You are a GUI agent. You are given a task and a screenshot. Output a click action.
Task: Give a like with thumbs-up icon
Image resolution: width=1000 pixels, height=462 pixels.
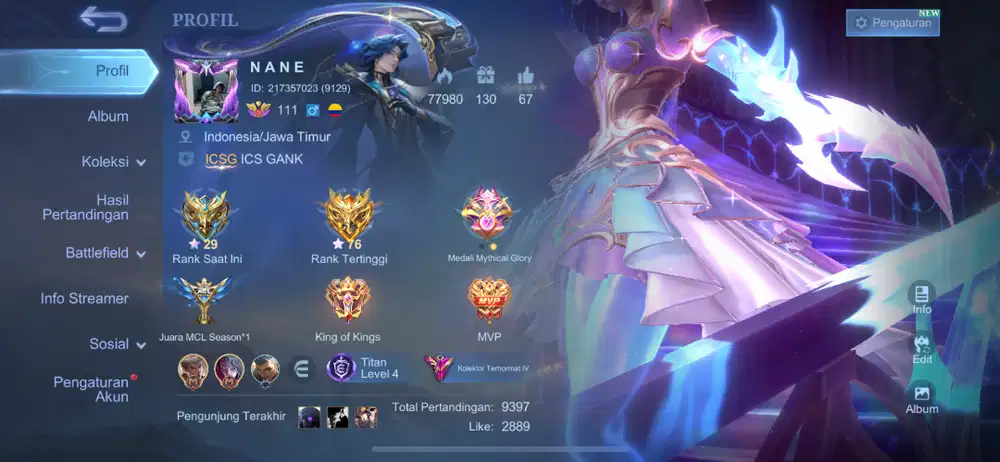(x=526, y=76)
